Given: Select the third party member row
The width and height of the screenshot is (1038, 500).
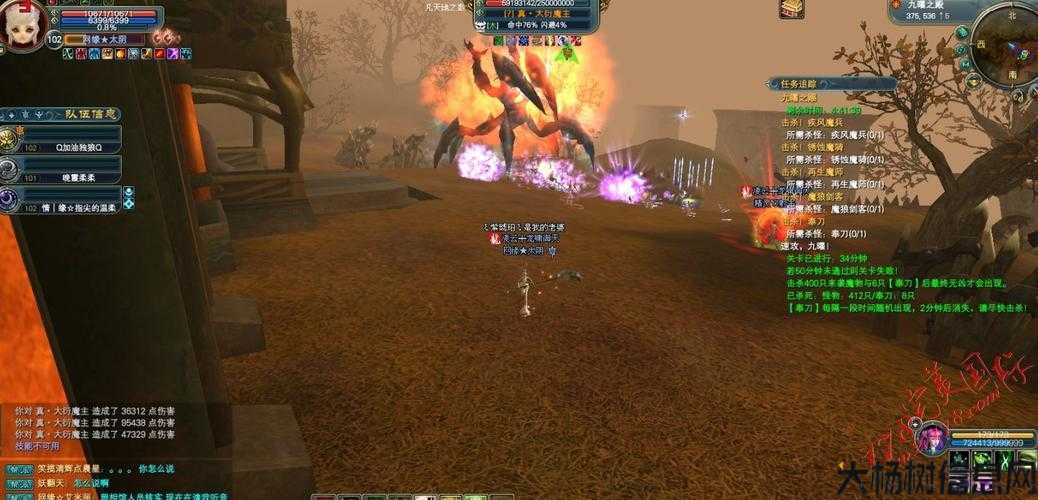Looking at the screenshot, I should tap(70, 206).
